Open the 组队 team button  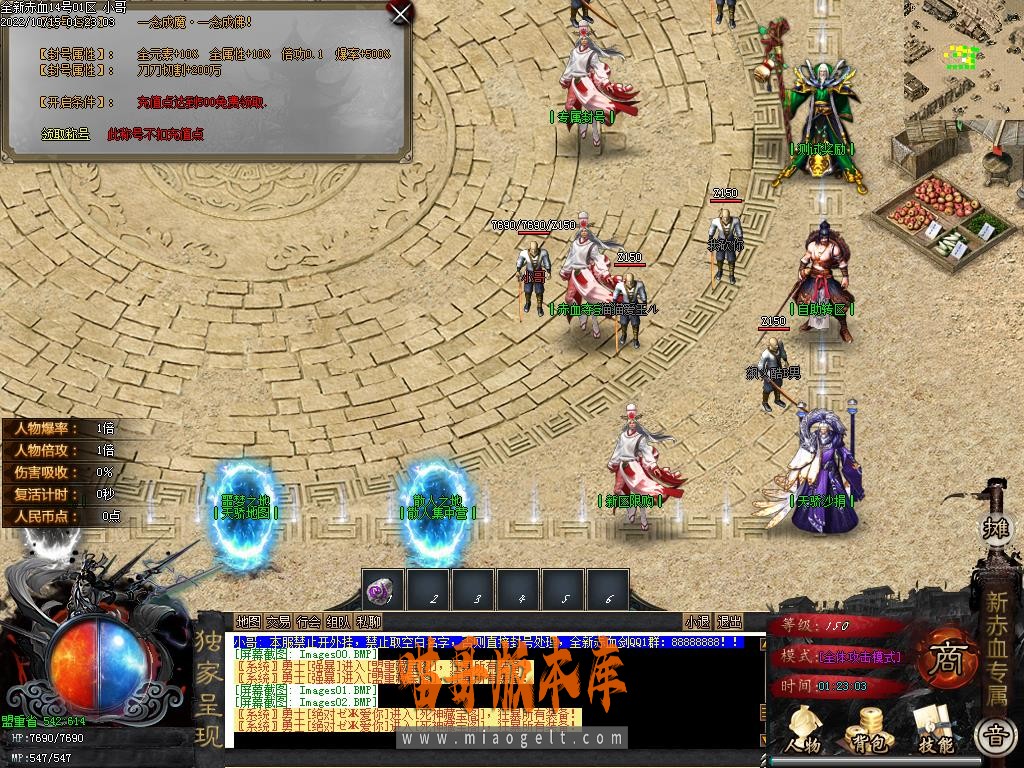(338, 621)
